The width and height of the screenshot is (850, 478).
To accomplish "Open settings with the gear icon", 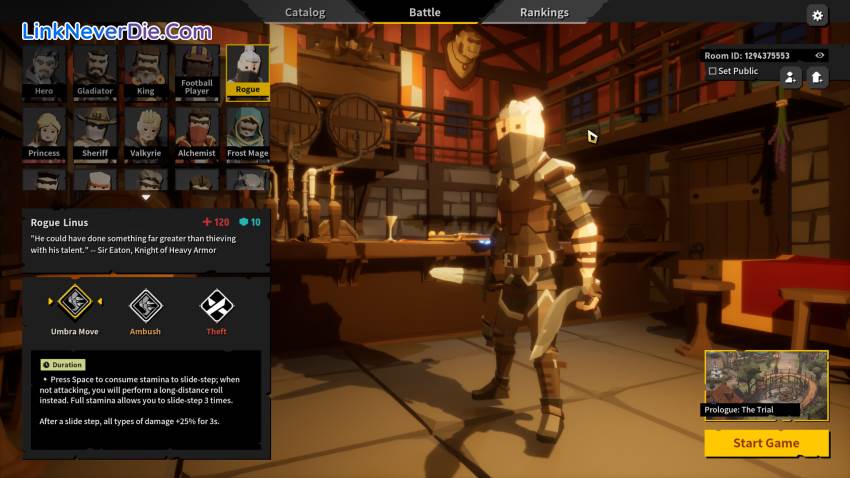I will (817, 15).
